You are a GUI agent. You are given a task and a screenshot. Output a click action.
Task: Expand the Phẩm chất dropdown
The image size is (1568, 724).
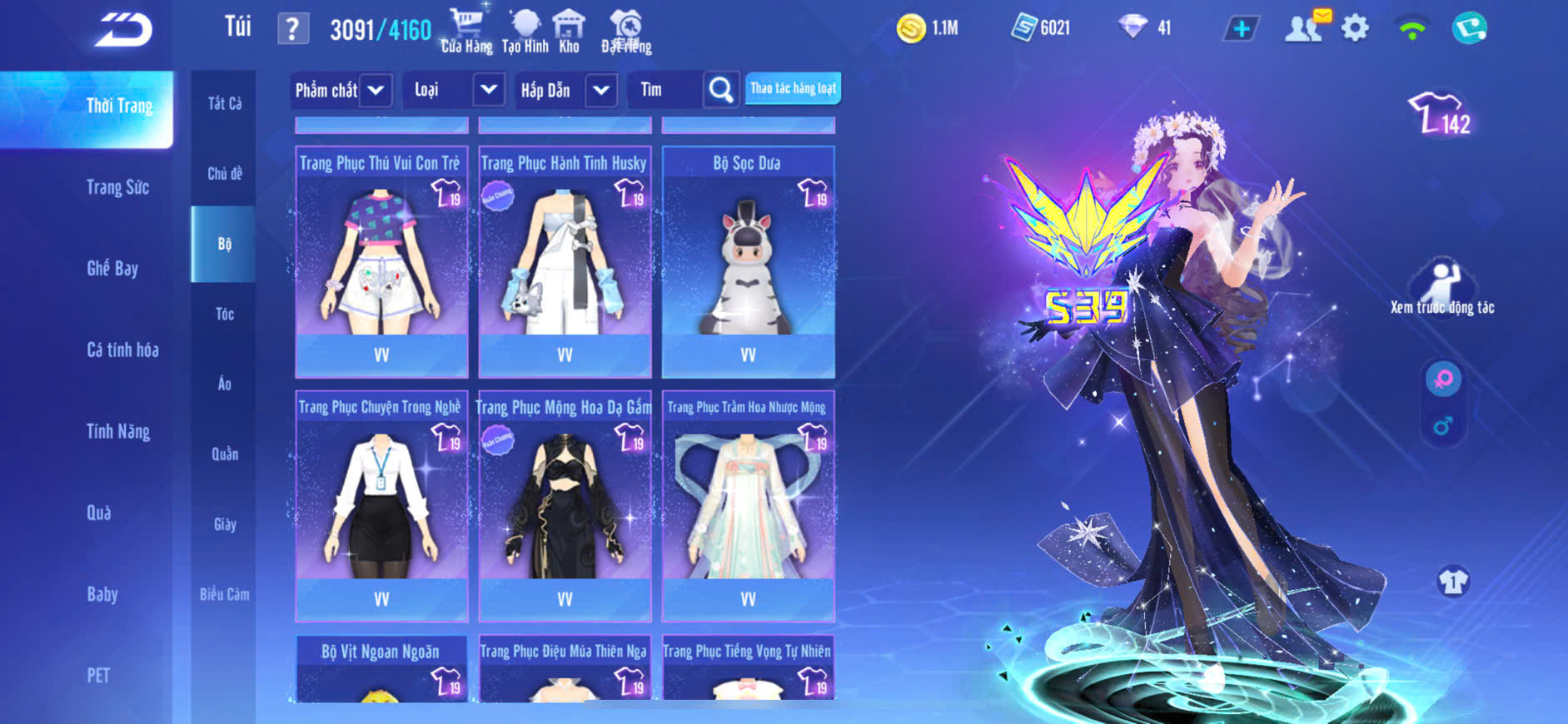tap(340, 90)
